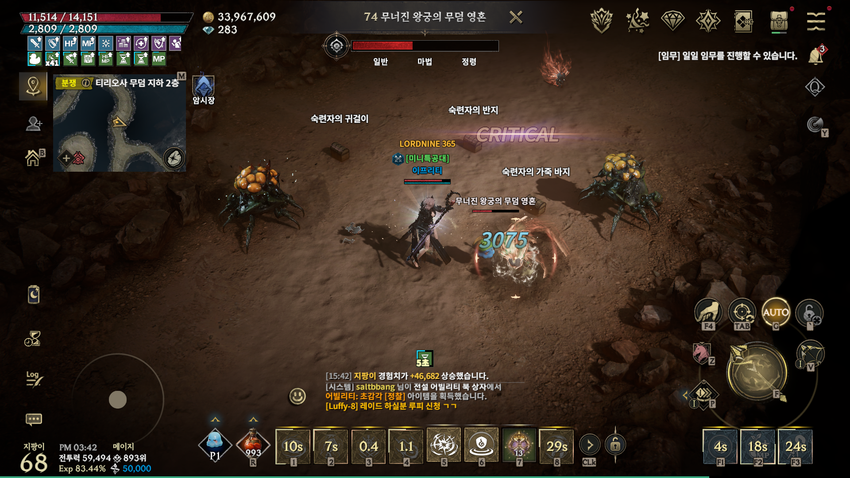This screenshot has height=478, width=850.
Task: Open the notification bell alerts
Action: [815, 56]
